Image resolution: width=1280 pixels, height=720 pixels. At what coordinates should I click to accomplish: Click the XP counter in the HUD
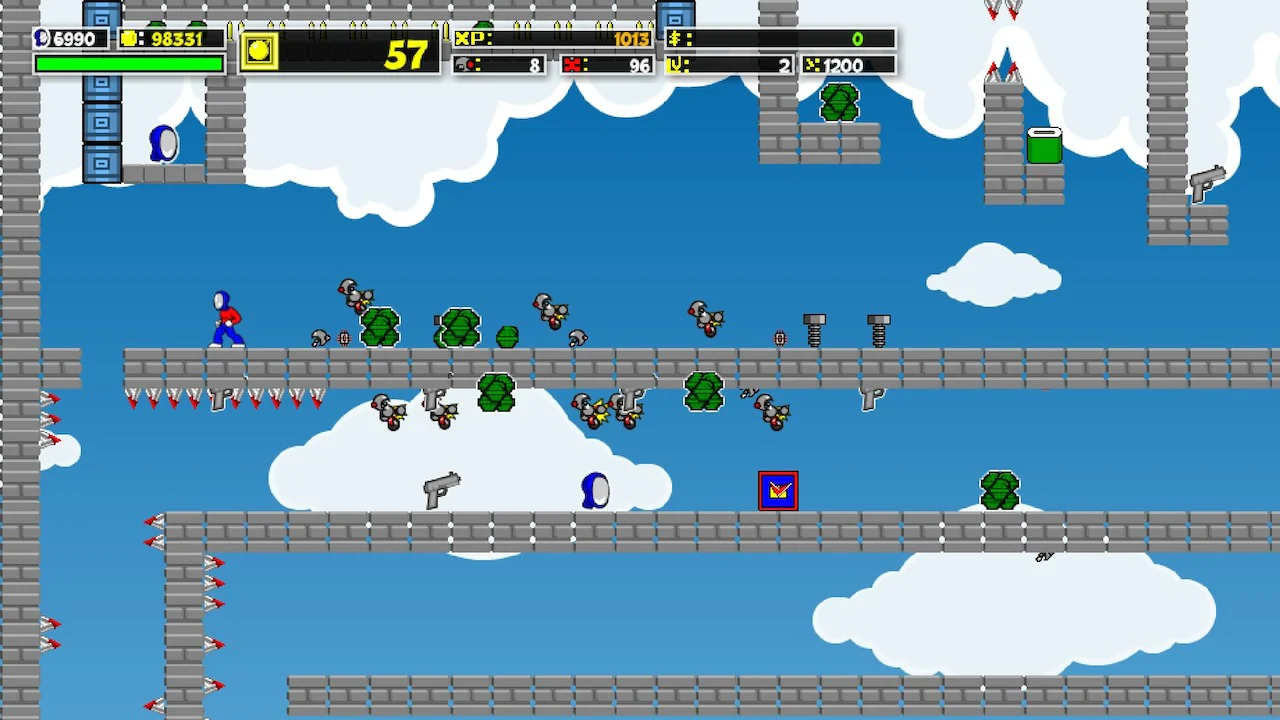tap(548, 39)
